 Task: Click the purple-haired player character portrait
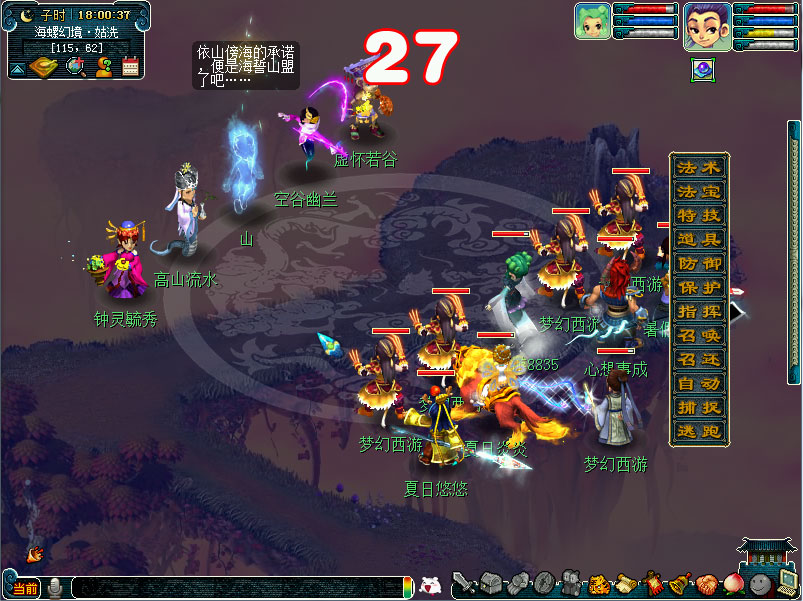pos(706,25)
